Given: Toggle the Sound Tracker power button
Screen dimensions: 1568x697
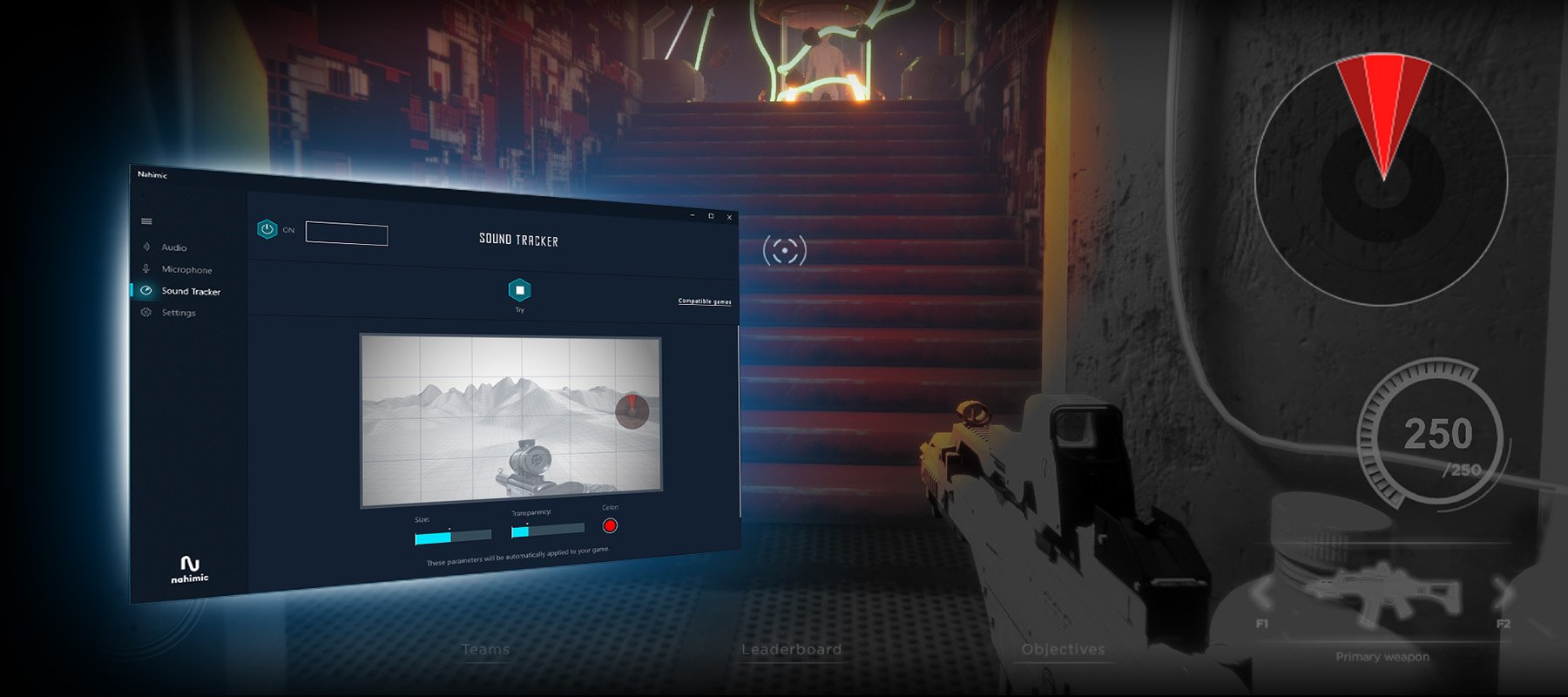Looking at the screenshot, I should (x=267, y=229).
